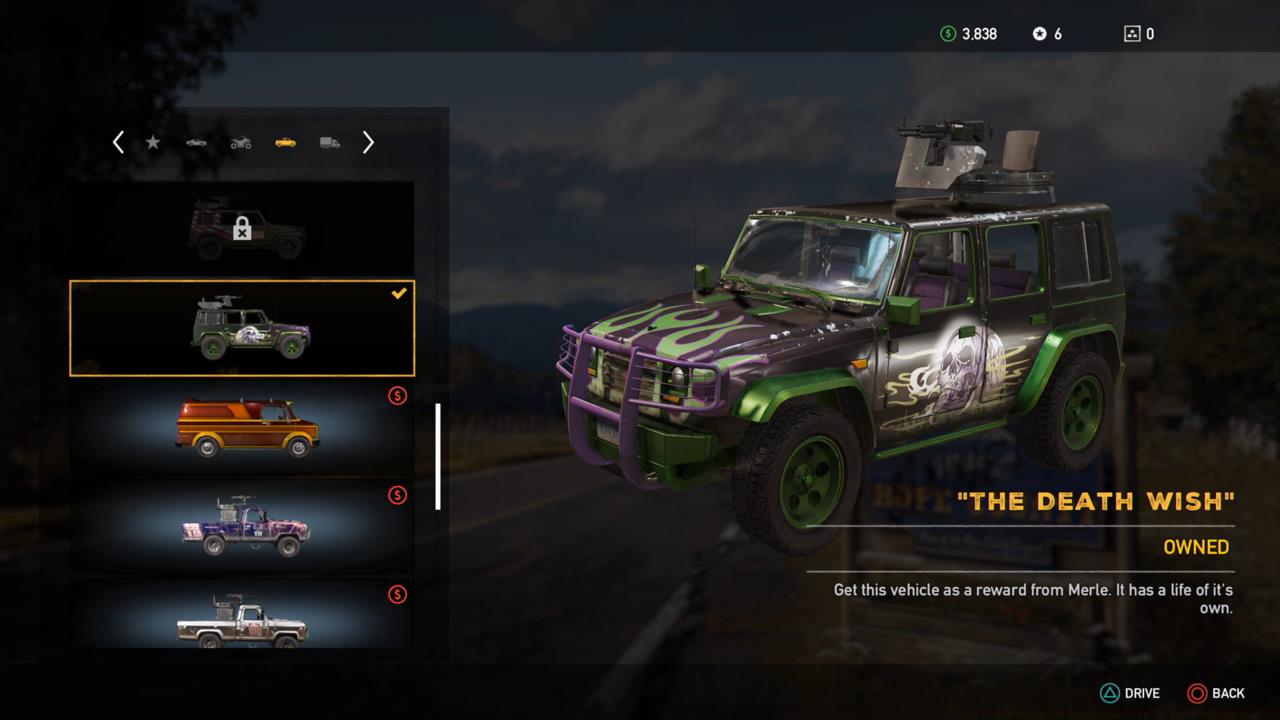Open the sports car vehicle category
This screenshot has width=1280, height=720.
pos(196,142)
